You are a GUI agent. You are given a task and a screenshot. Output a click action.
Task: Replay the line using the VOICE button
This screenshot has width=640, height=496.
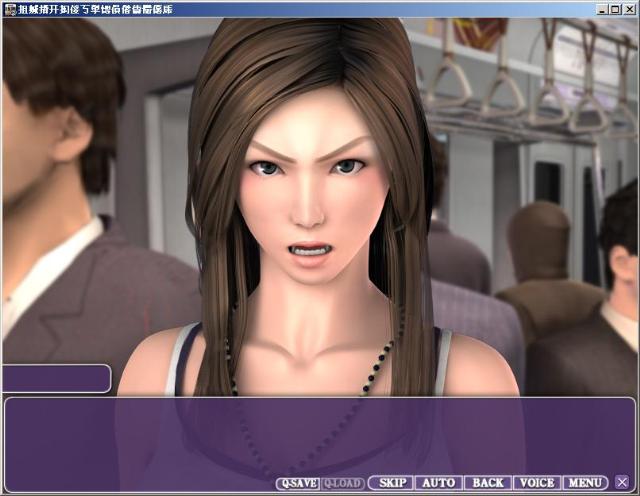pos(536,483)
